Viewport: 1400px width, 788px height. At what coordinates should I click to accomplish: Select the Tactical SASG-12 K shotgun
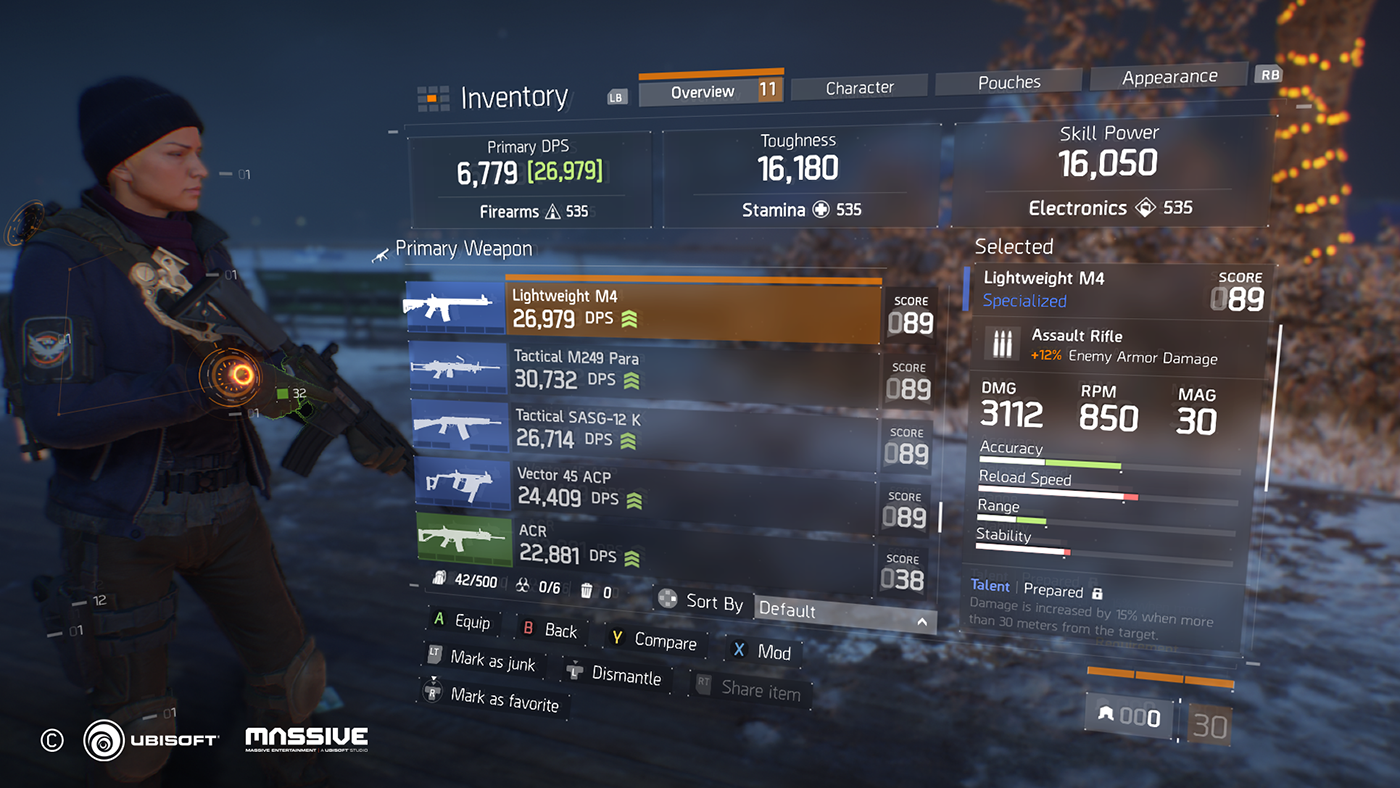692,428
